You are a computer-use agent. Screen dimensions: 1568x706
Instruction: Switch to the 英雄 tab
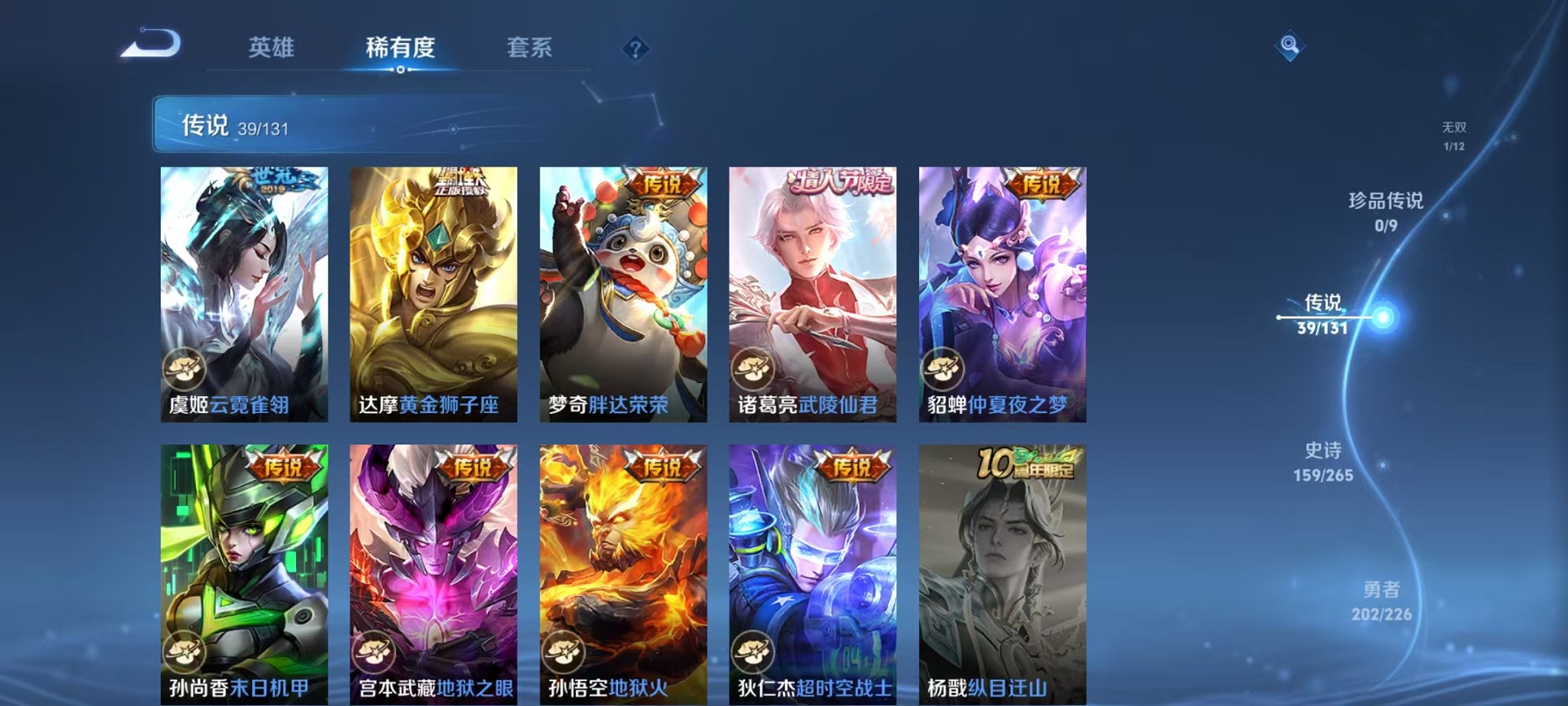(271, 48)
